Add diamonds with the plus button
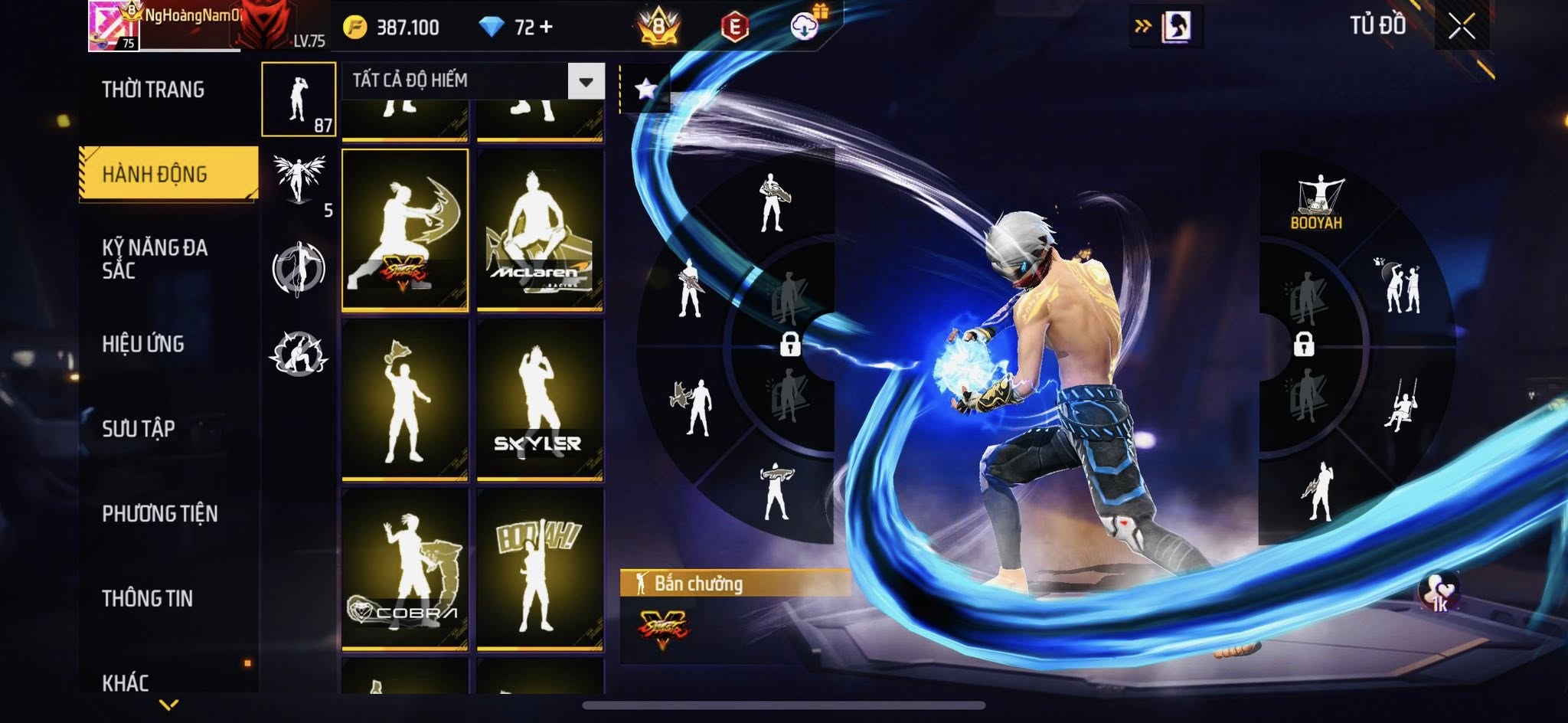1568x723 pixels. point(546,28)
